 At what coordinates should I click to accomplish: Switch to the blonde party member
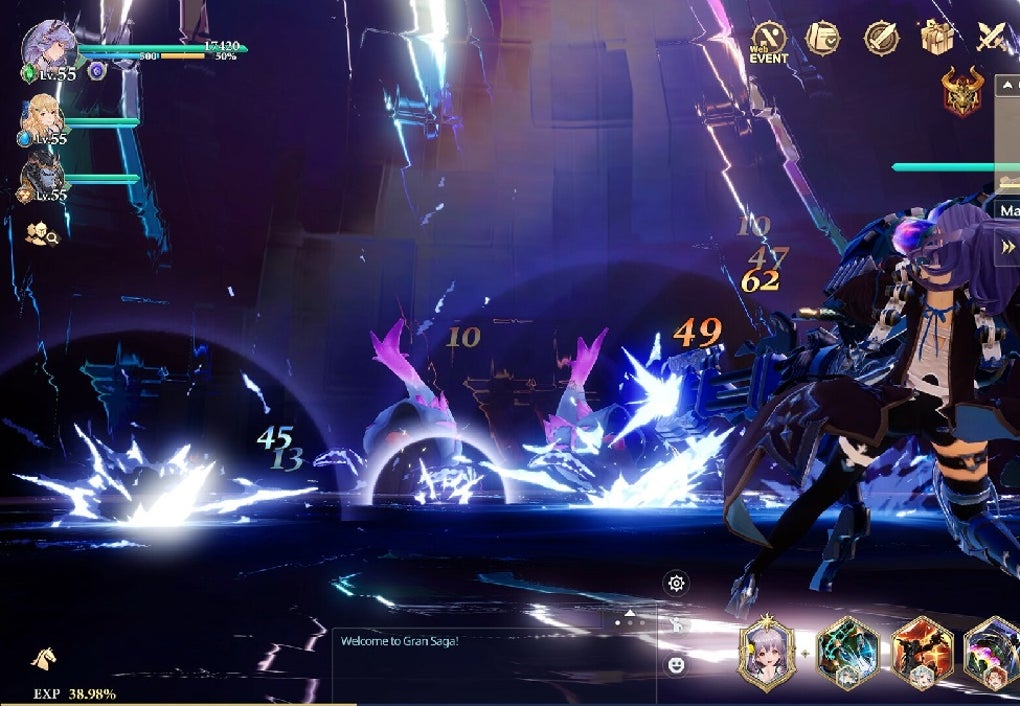coord(43,118)
